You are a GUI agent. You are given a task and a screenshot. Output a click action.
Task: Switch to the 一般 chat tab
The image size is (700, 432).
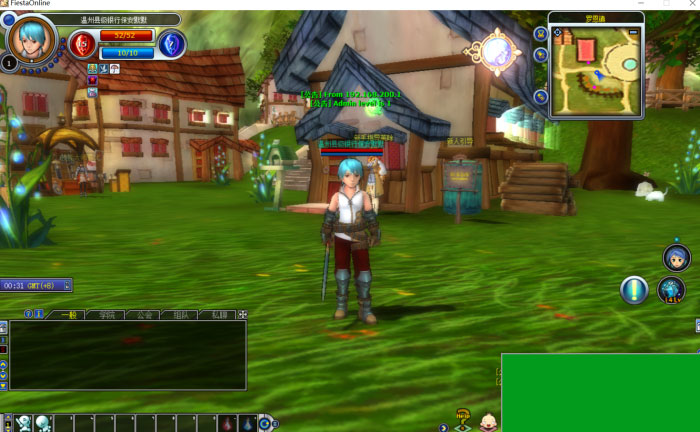coord(69,314)
